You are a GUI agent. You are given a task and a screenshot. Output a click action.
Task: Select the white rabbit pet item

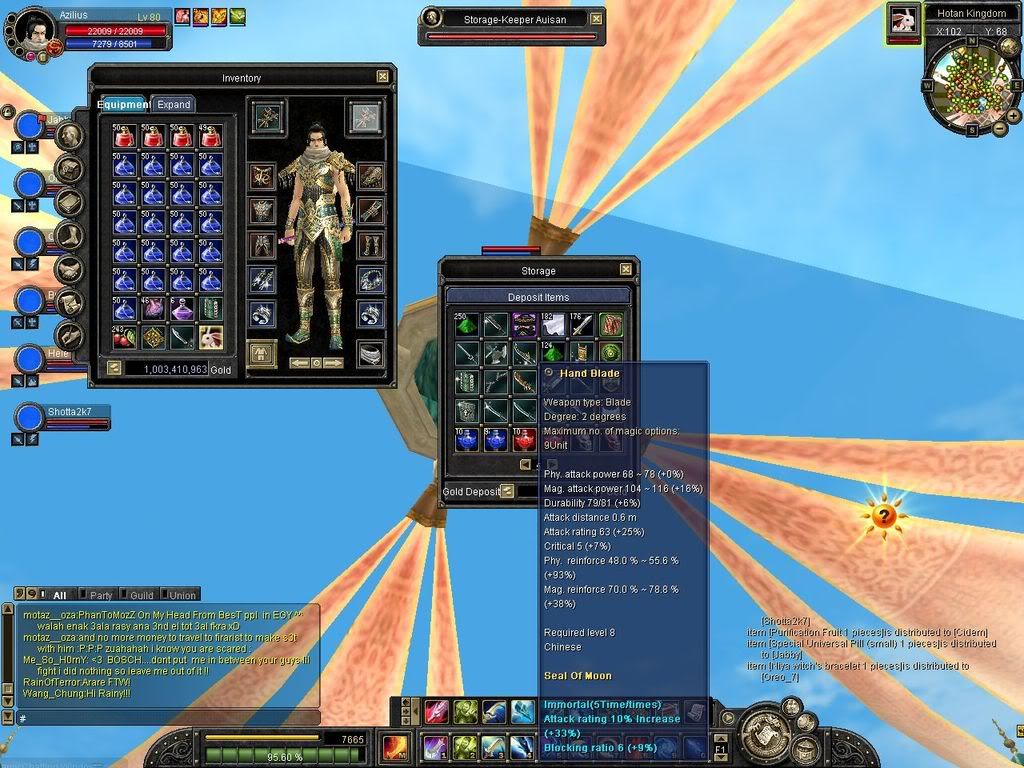(211, 337)
